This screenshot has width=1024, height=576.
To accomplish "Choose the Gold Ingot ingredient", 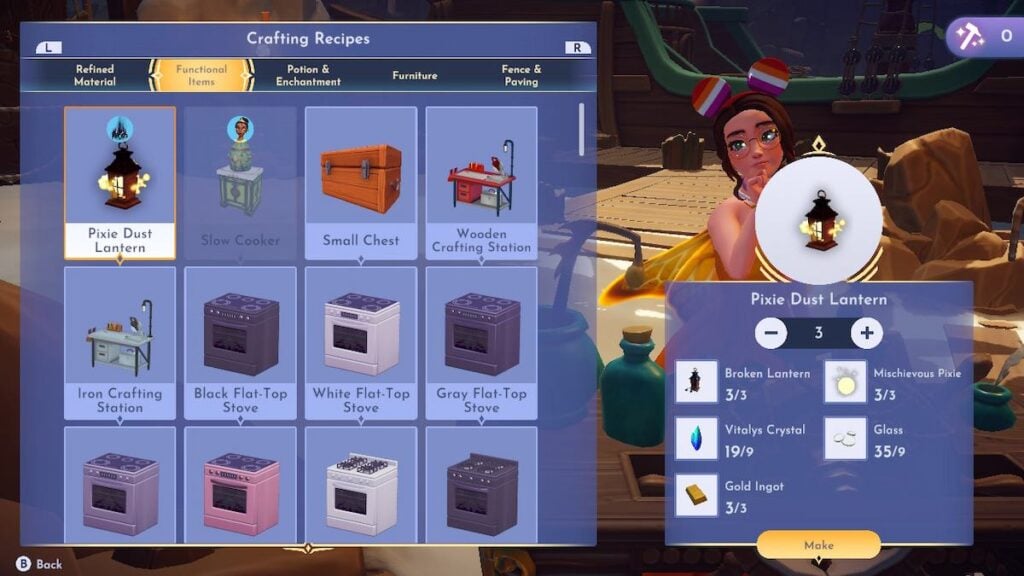I will point(696,495).
